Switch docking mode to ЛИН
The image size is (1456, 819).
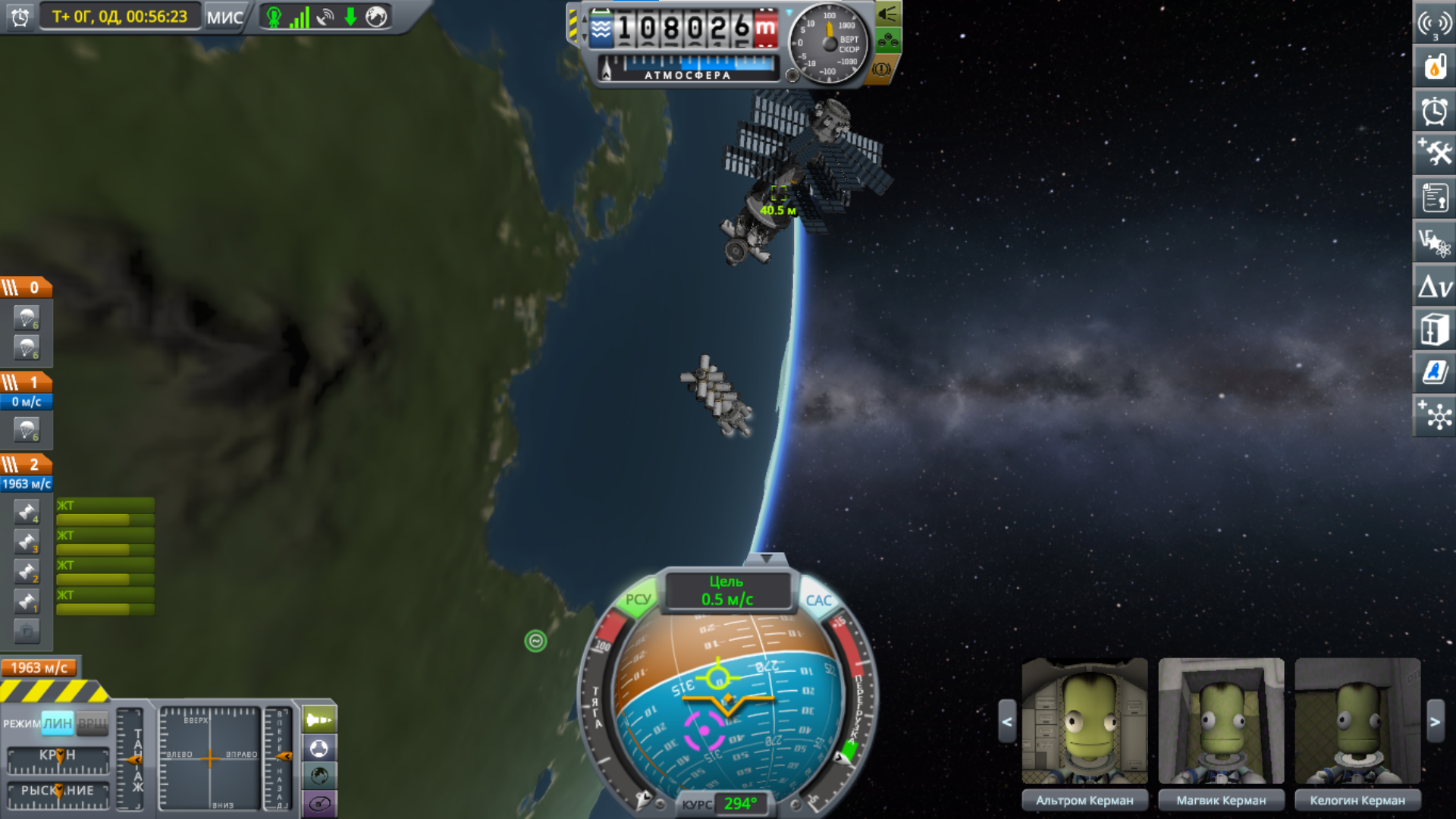[58, 723]
